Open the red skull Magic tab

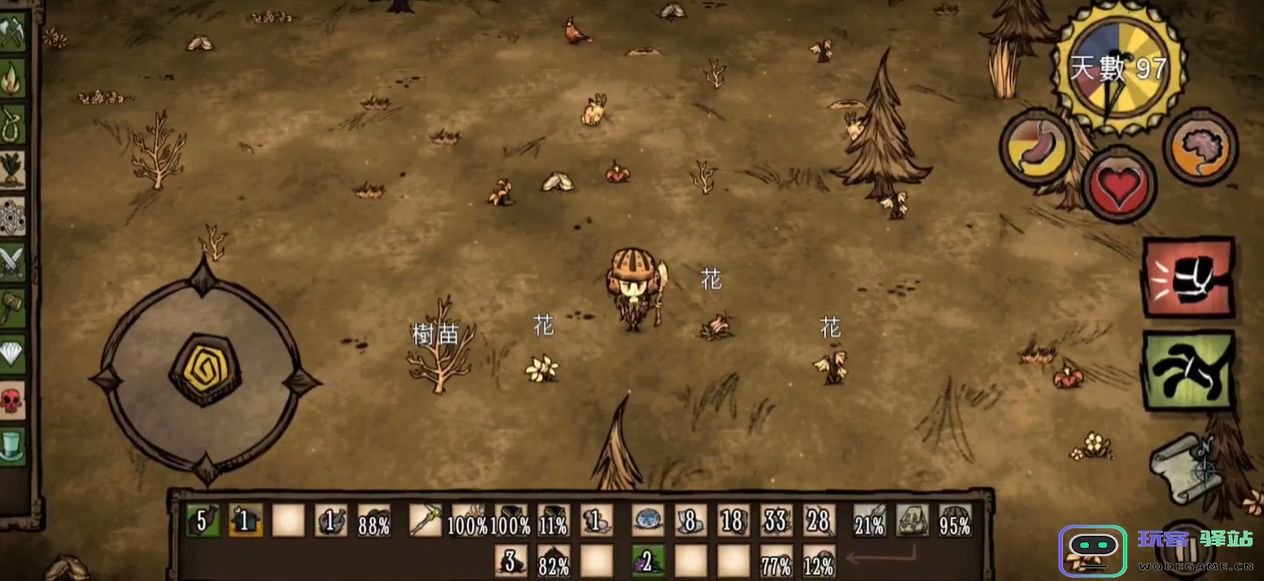[x=13, y=400]
